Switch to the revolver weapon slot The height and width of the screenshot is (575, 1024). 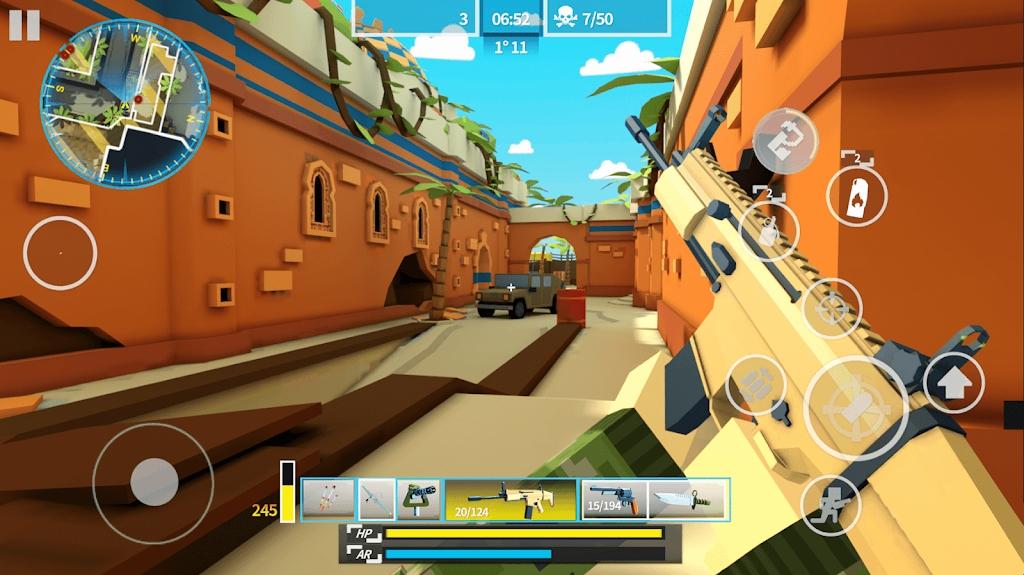tap(614, 498)
